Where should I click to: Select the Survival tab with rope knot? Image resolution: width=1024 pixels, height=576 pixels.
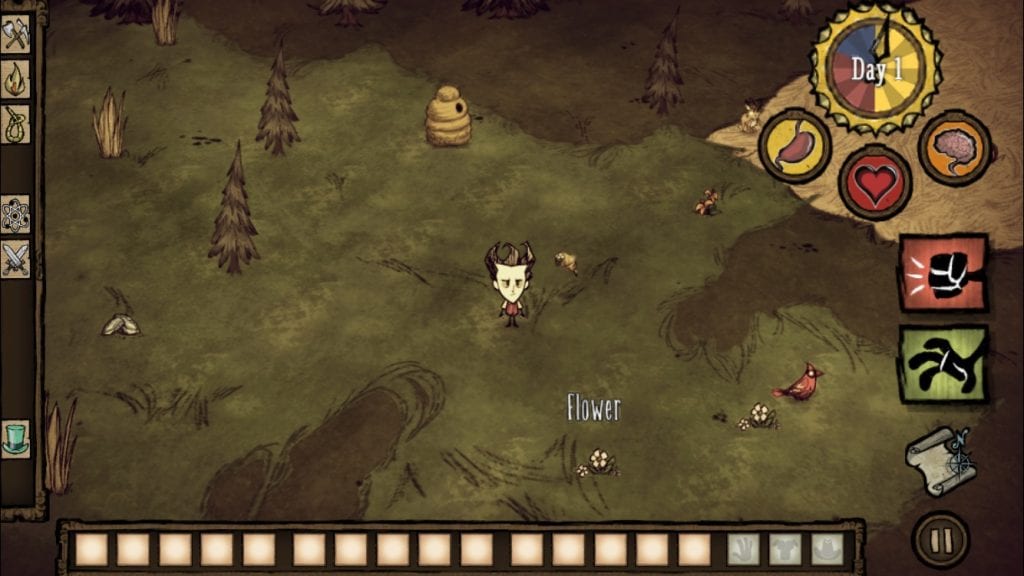click(16, 124)
